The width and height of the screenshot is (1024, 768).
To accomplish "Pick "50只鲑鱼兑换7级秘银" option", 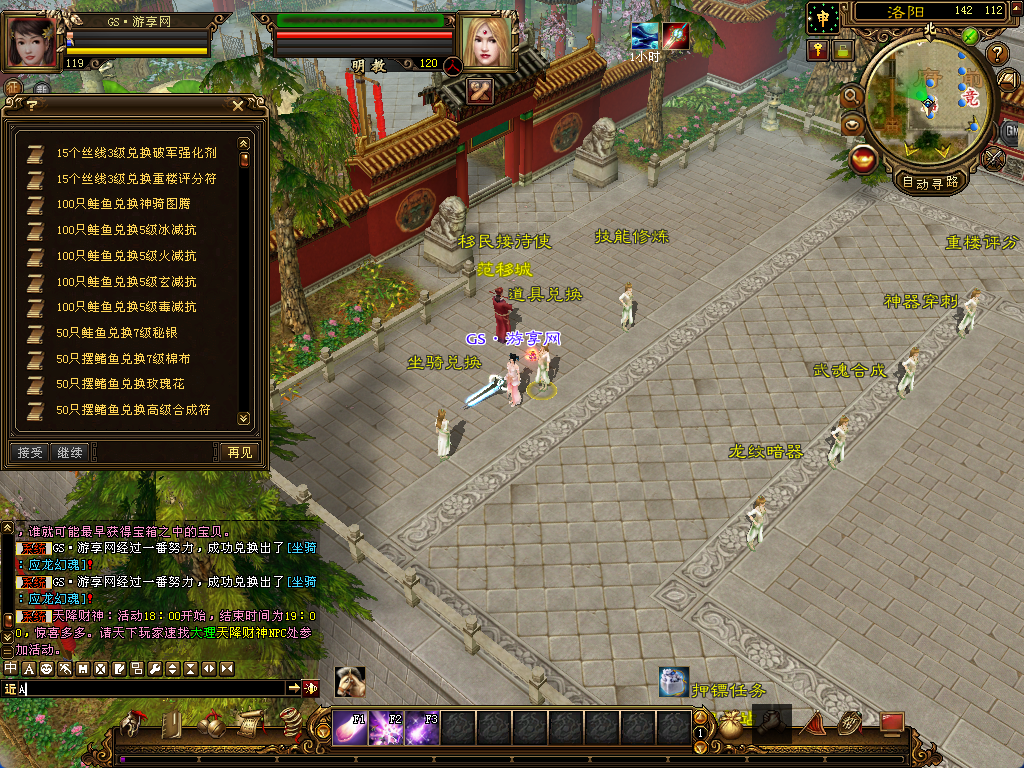I will click(116, 332).
